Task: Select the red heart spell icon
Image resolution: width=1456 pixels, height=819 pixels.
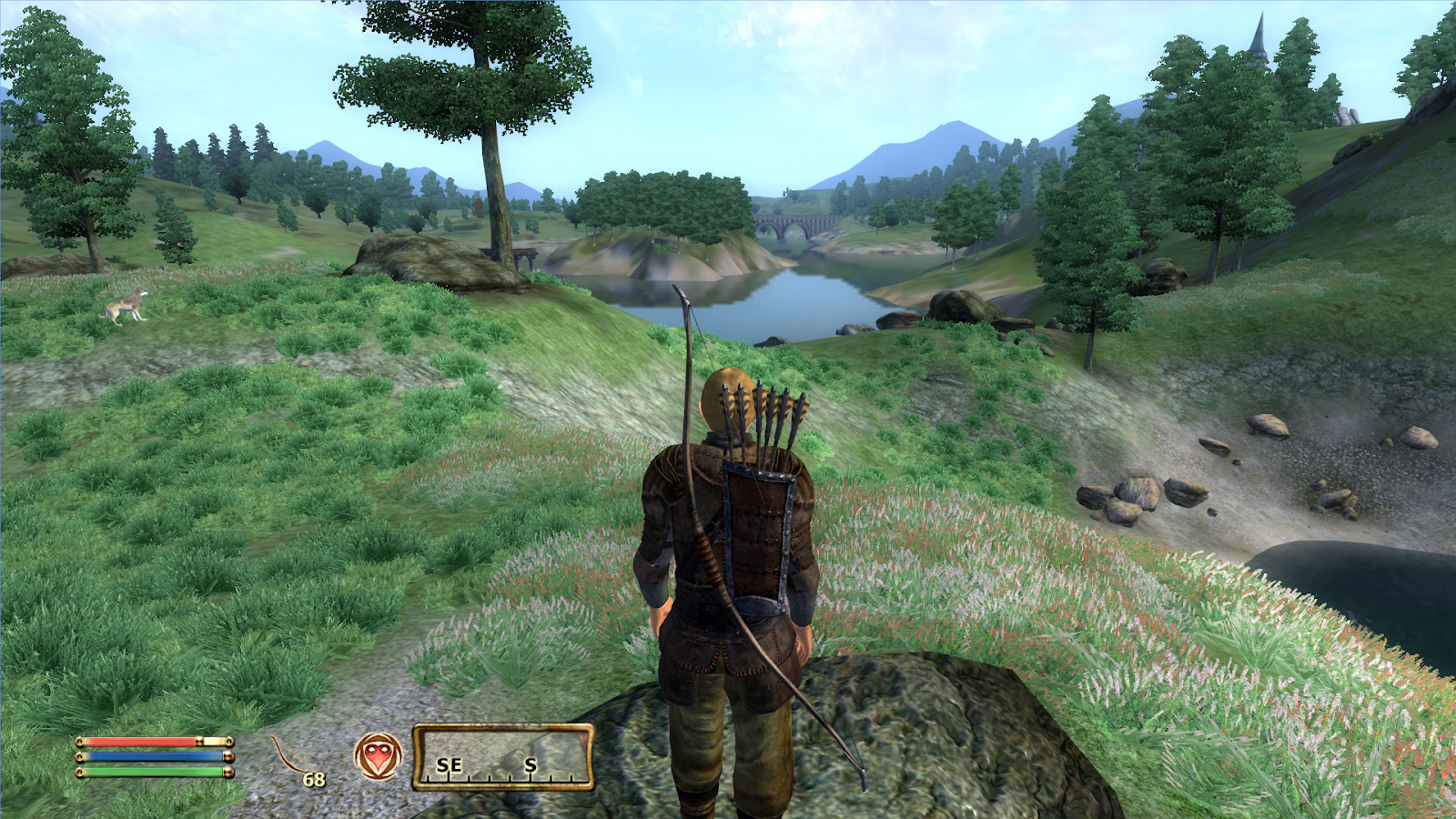Action: pyautogui.click(x=378, y=756)
